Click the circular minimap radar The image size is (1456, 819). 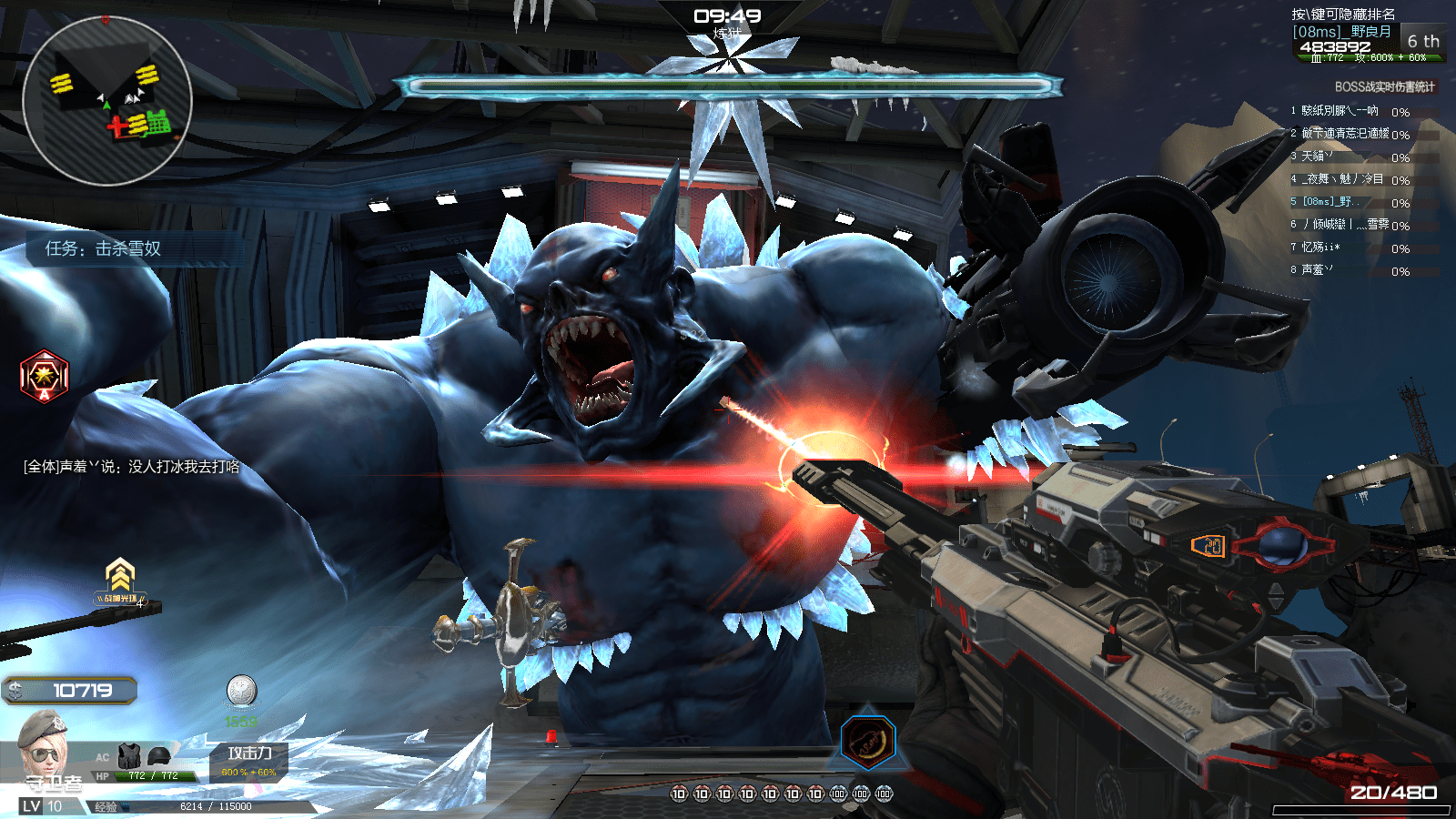[x=106, y=101]
